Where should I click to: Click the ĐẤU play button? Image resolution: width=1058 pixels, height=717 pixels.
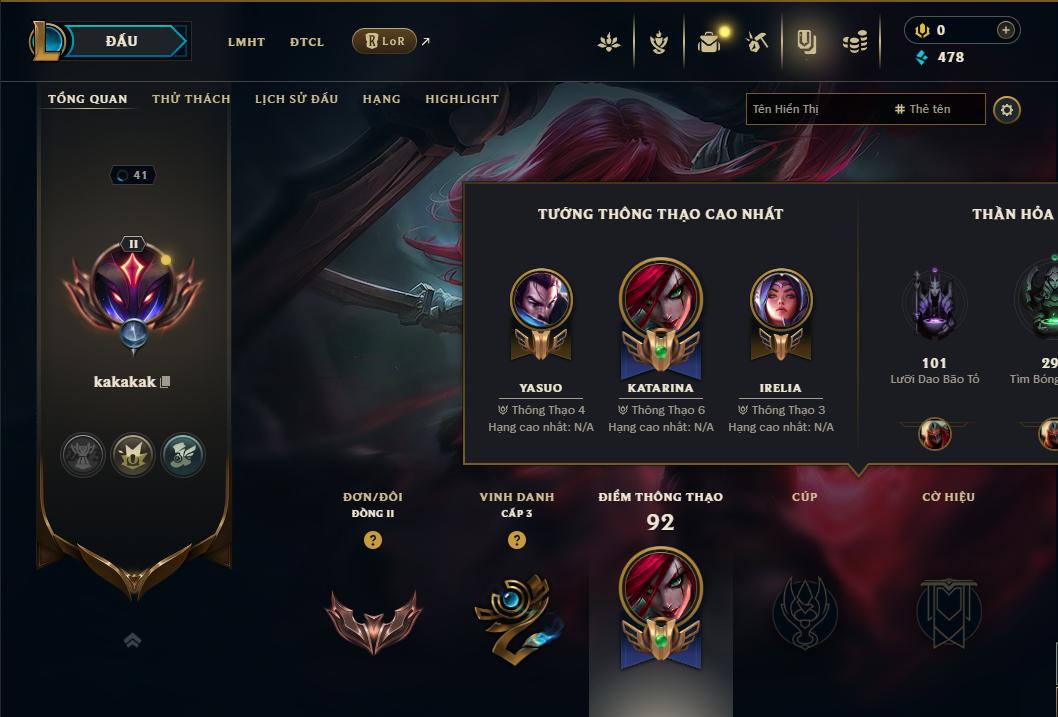[121, 41]
